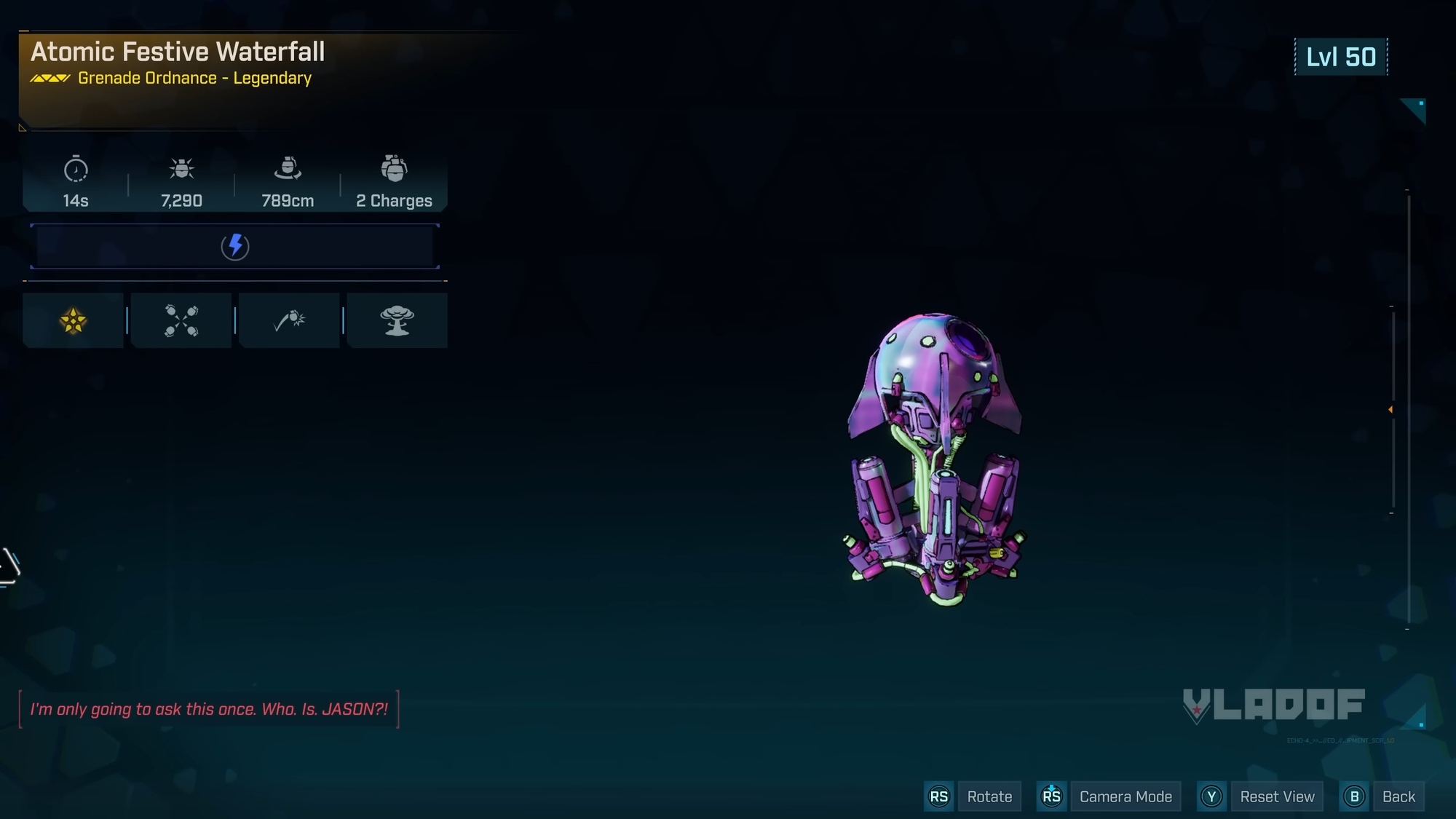Activate the Camera Mode option
This screenshot has width=1456, height=819.
(x=1125, y=796)
